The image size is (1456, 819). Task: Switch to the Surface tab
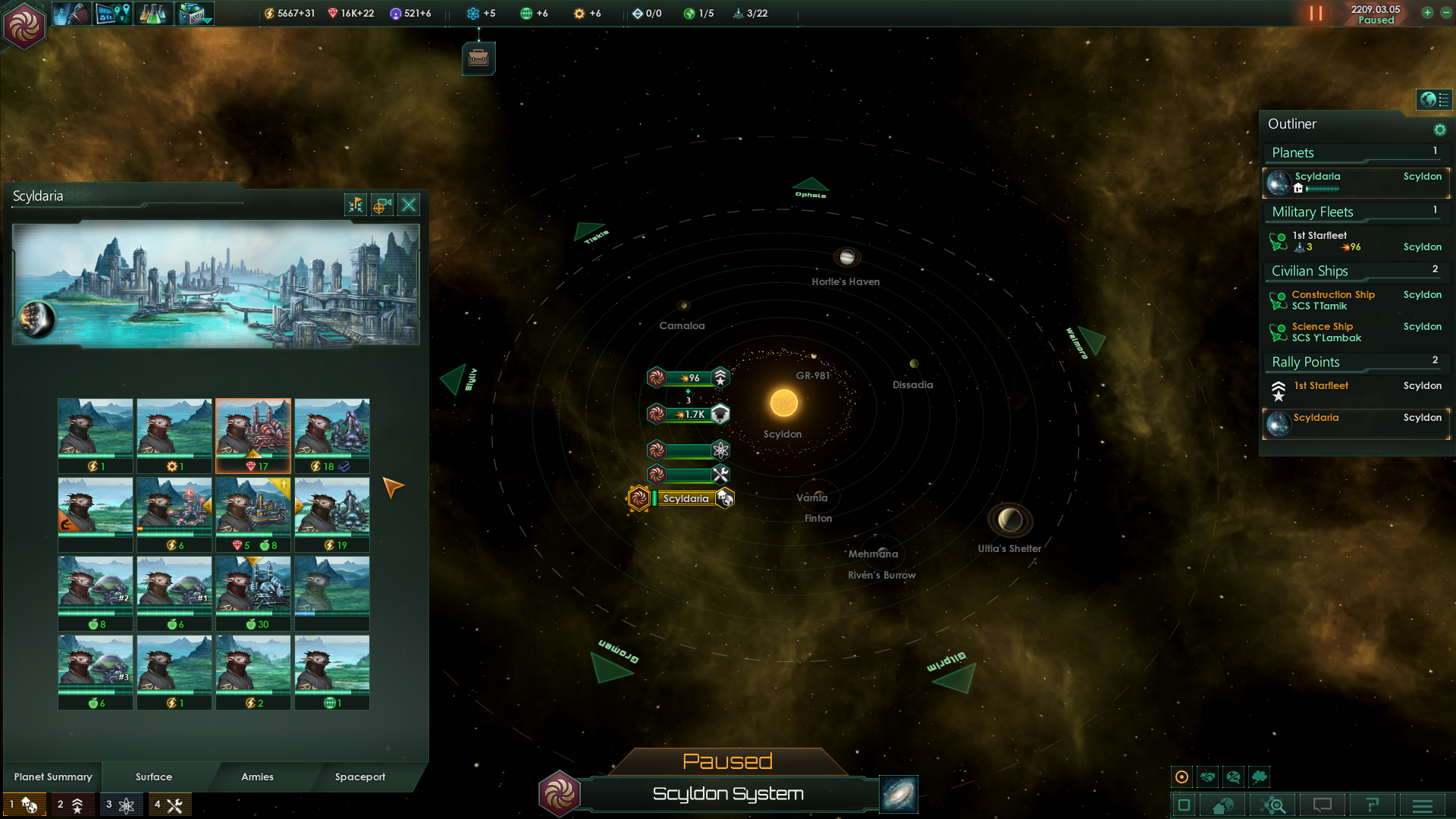click(x=154, y=777)
